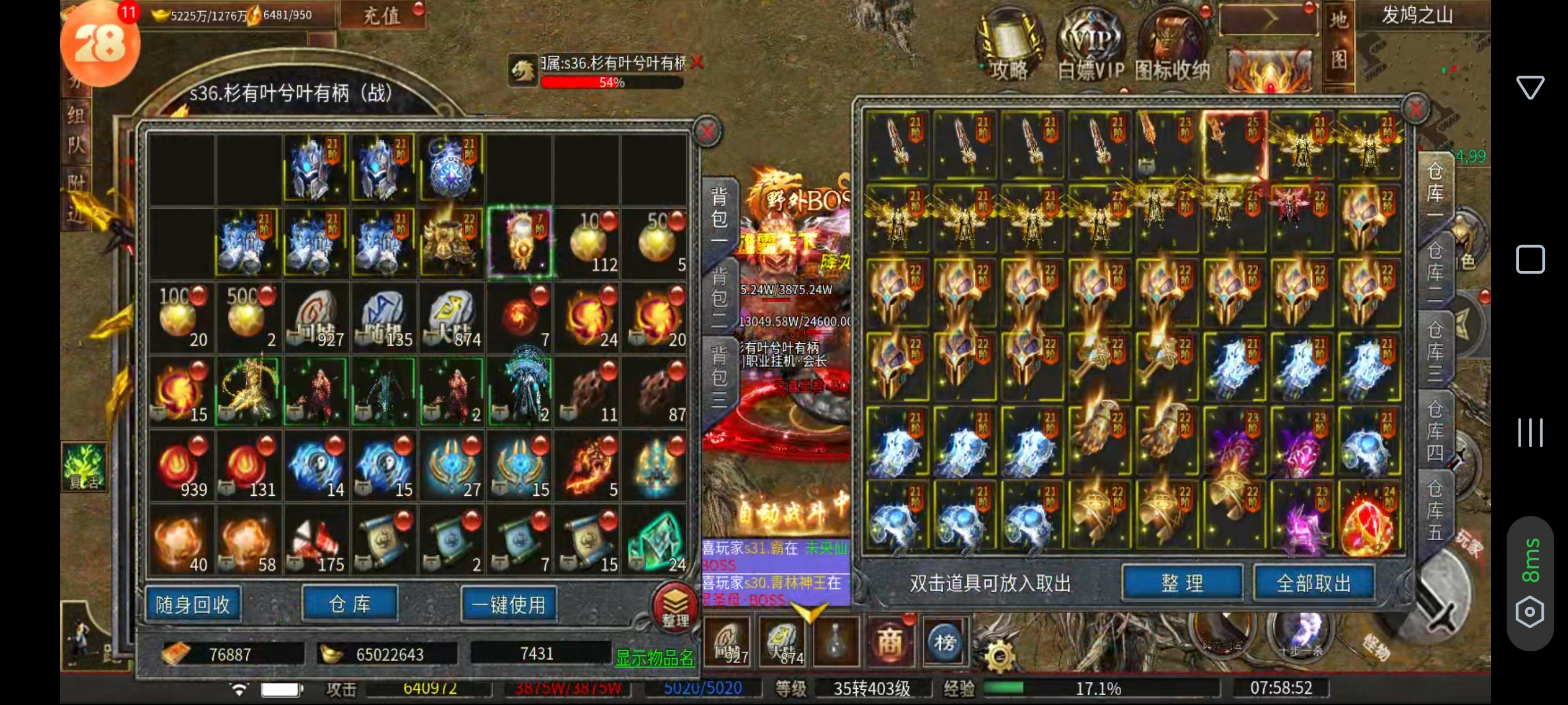Screen dimensions: 1568x705
Task: Open the 榜 ranking icon
Action: pos(945,643)
